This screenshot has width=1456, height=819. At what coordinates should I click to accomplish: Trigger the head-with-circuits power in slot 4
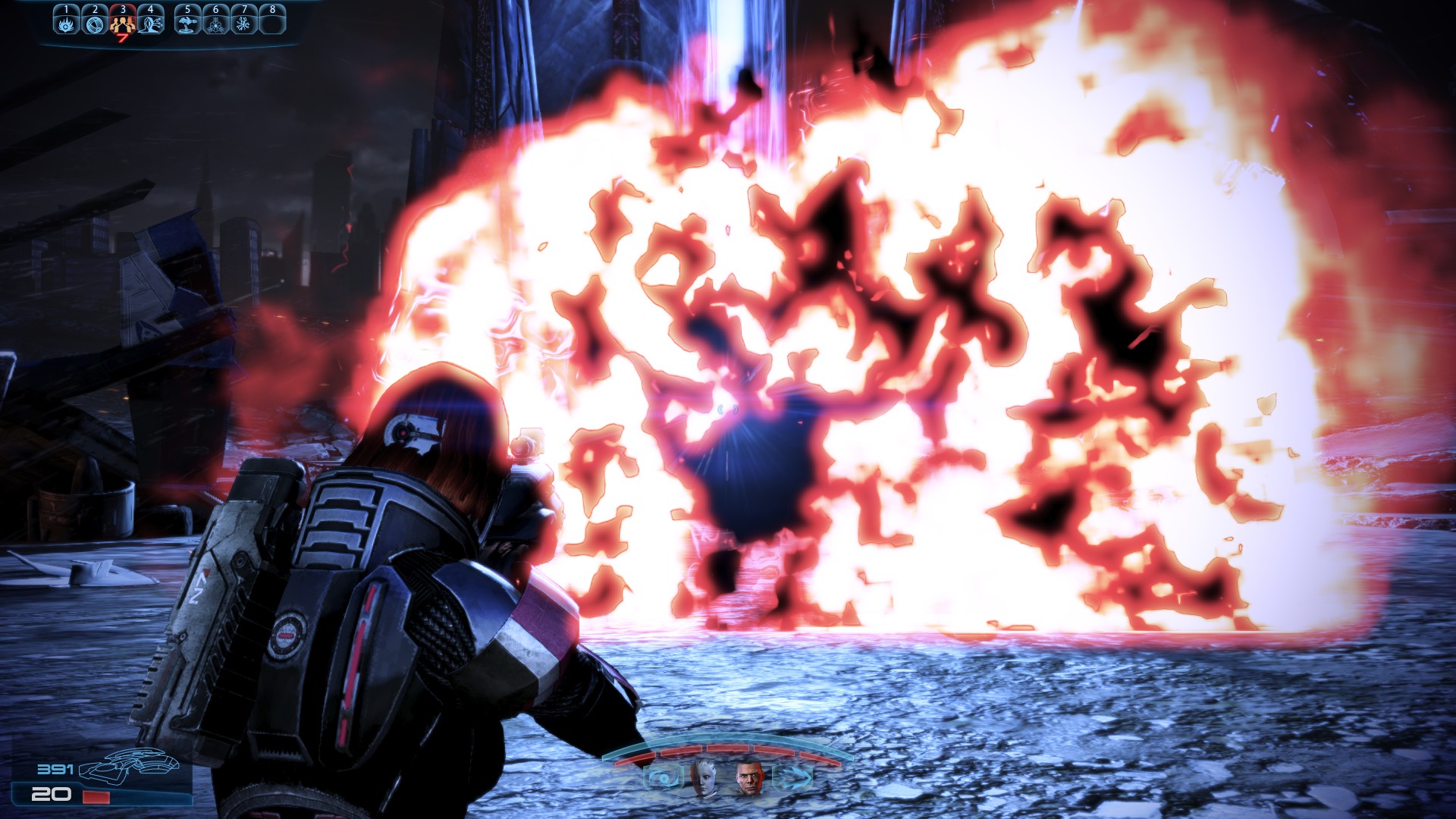pyautogui.click(x=150, y=24)
